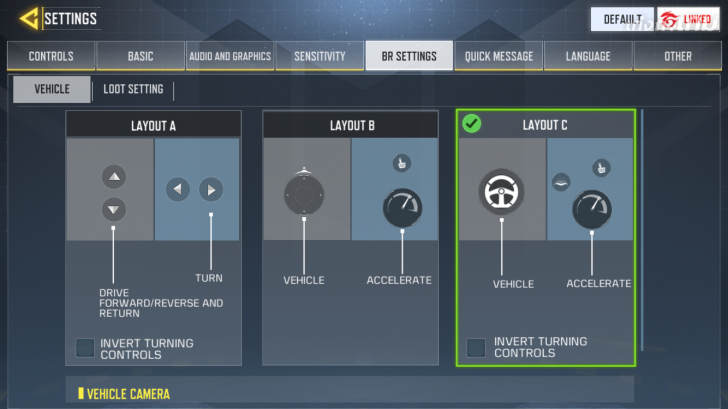Image resolution: width=728 pixels, height=409 pixels.
Task: Switch to the Controls tab
Action: click(51, 56)
